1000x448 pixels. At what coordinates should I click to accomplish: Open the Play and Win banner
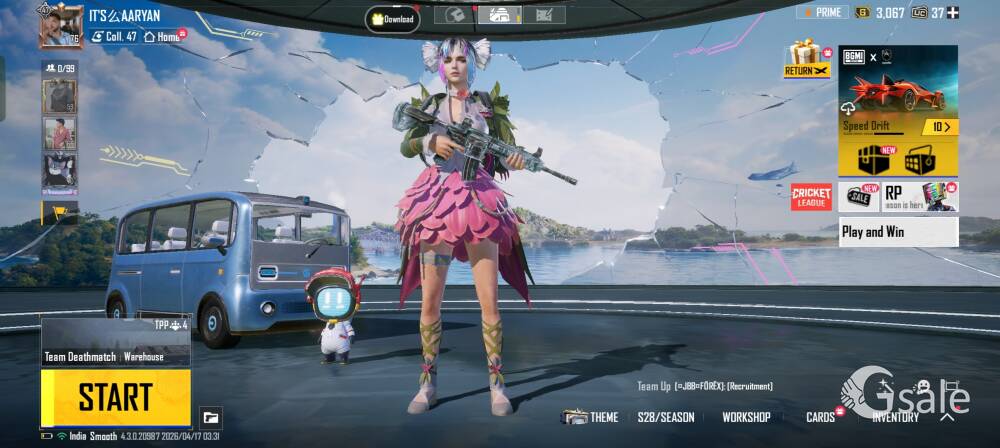click(898, 231)
